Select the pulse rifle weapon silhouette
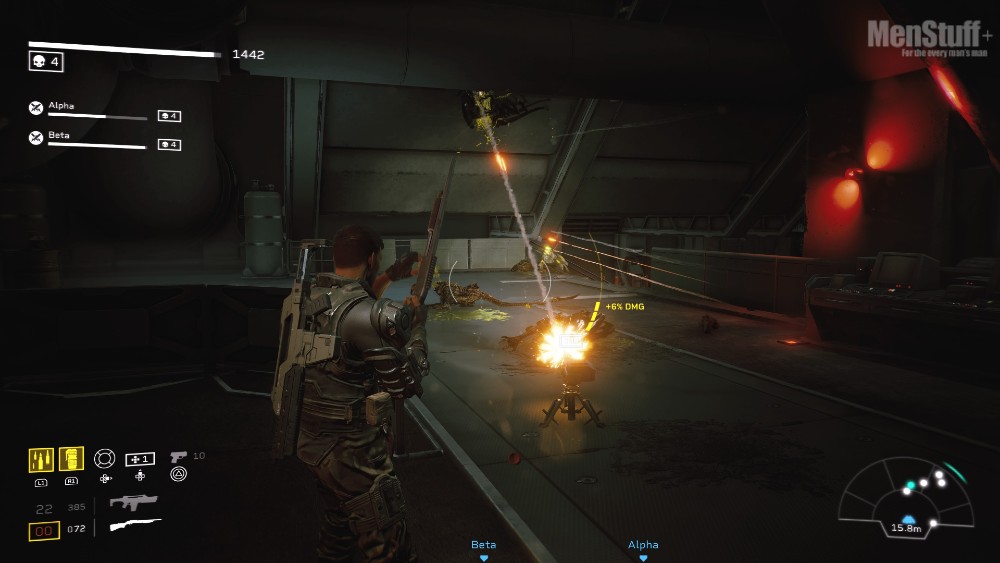The height and width of the screenshot is (563, 1000). click(134, 503)
